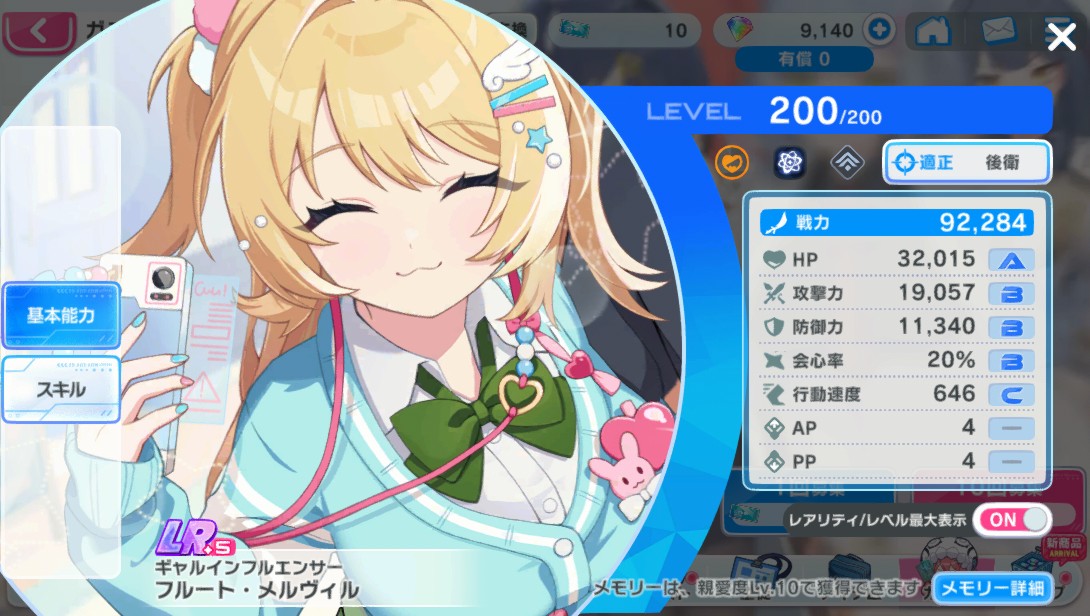1090x616 pixels.
Task: Click the 適正 後衛 position button
Action: click(966, 162)
